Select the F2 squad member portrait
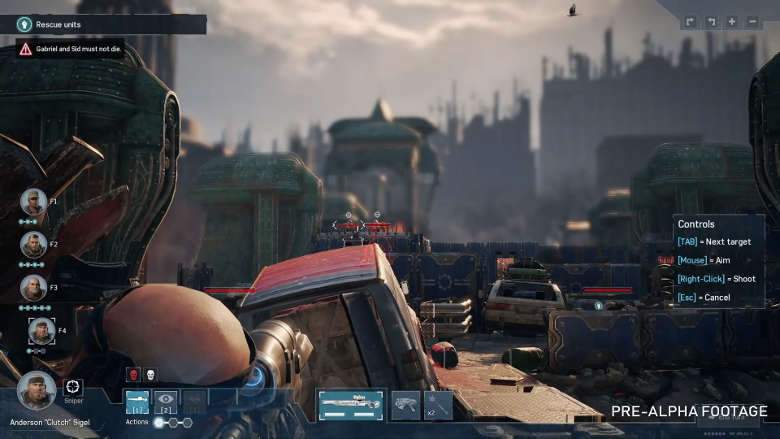This screenshot has width=780, height=439. tap(33, 244)
